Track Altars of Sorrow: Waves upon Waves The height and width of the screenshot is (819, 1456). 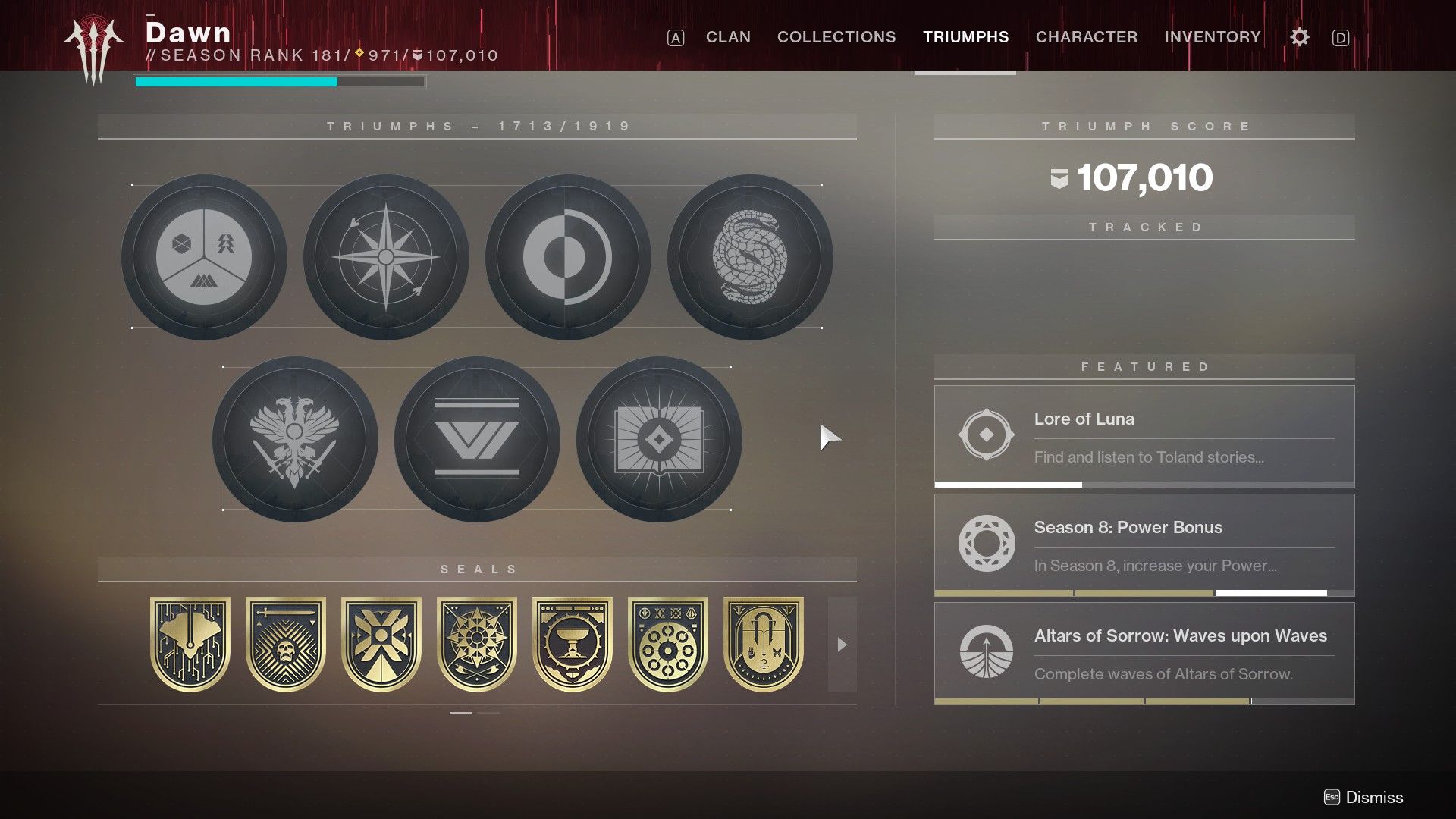click(x=1145, y=653)
